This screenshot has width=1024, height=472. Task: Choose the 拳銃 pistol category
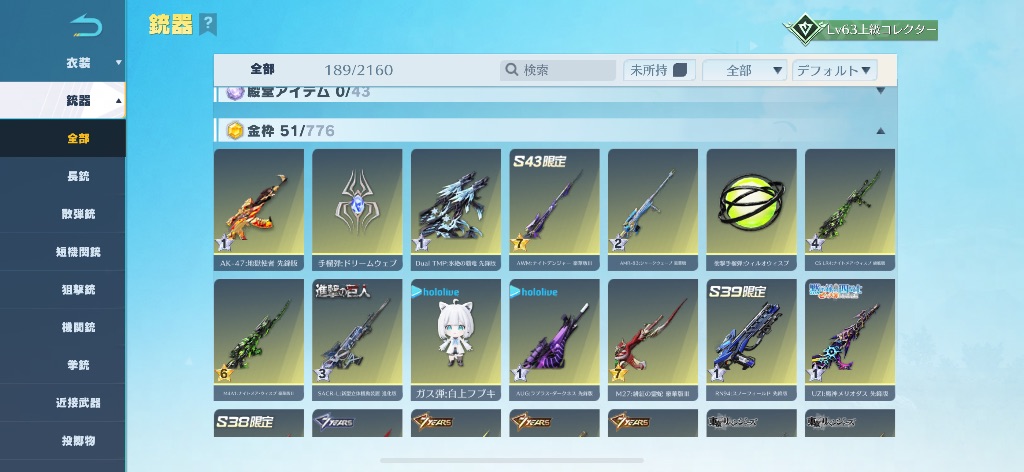[x=78, y=365]
